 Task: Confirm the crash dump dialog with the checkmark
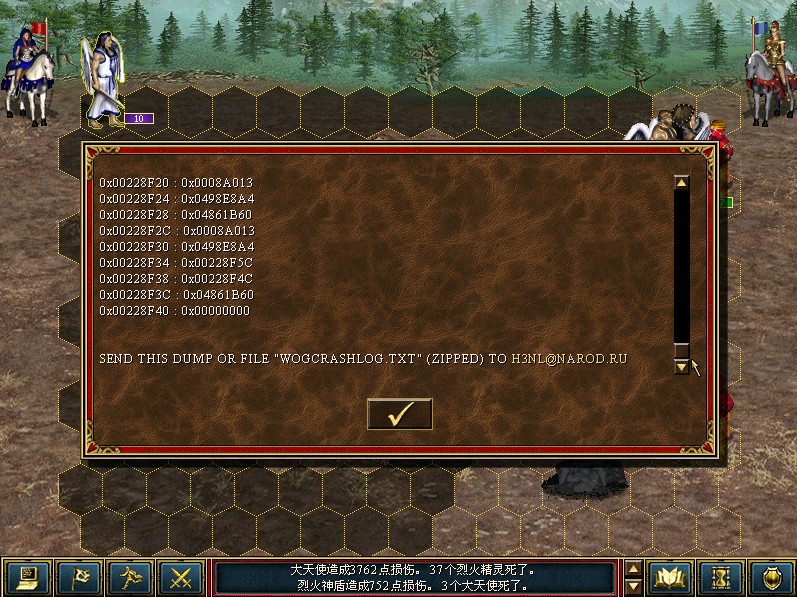pyautogui.click(x=399, y=414)
